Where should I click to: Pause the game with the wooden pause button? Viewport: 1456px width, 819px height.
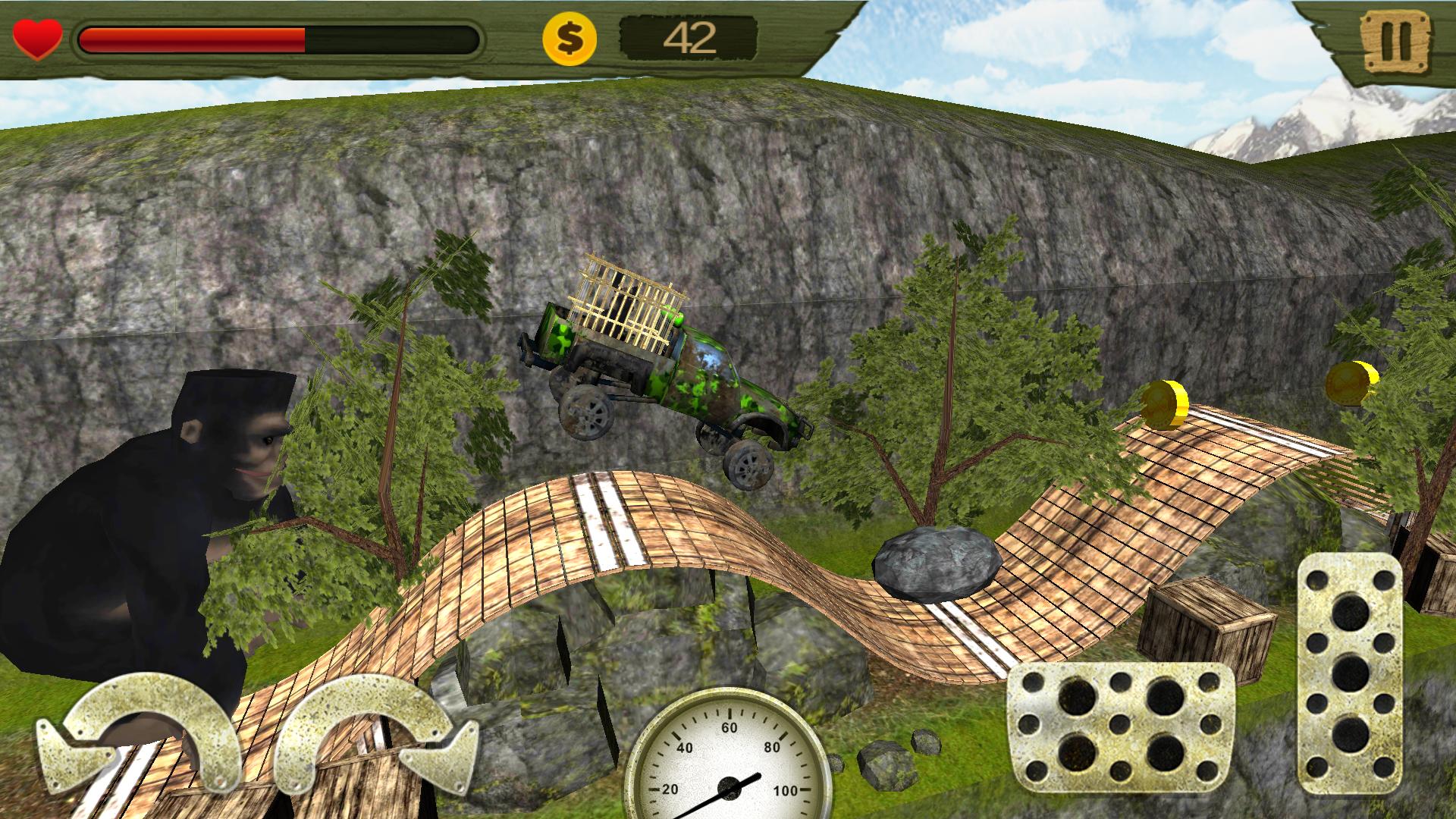(1394, 40)
